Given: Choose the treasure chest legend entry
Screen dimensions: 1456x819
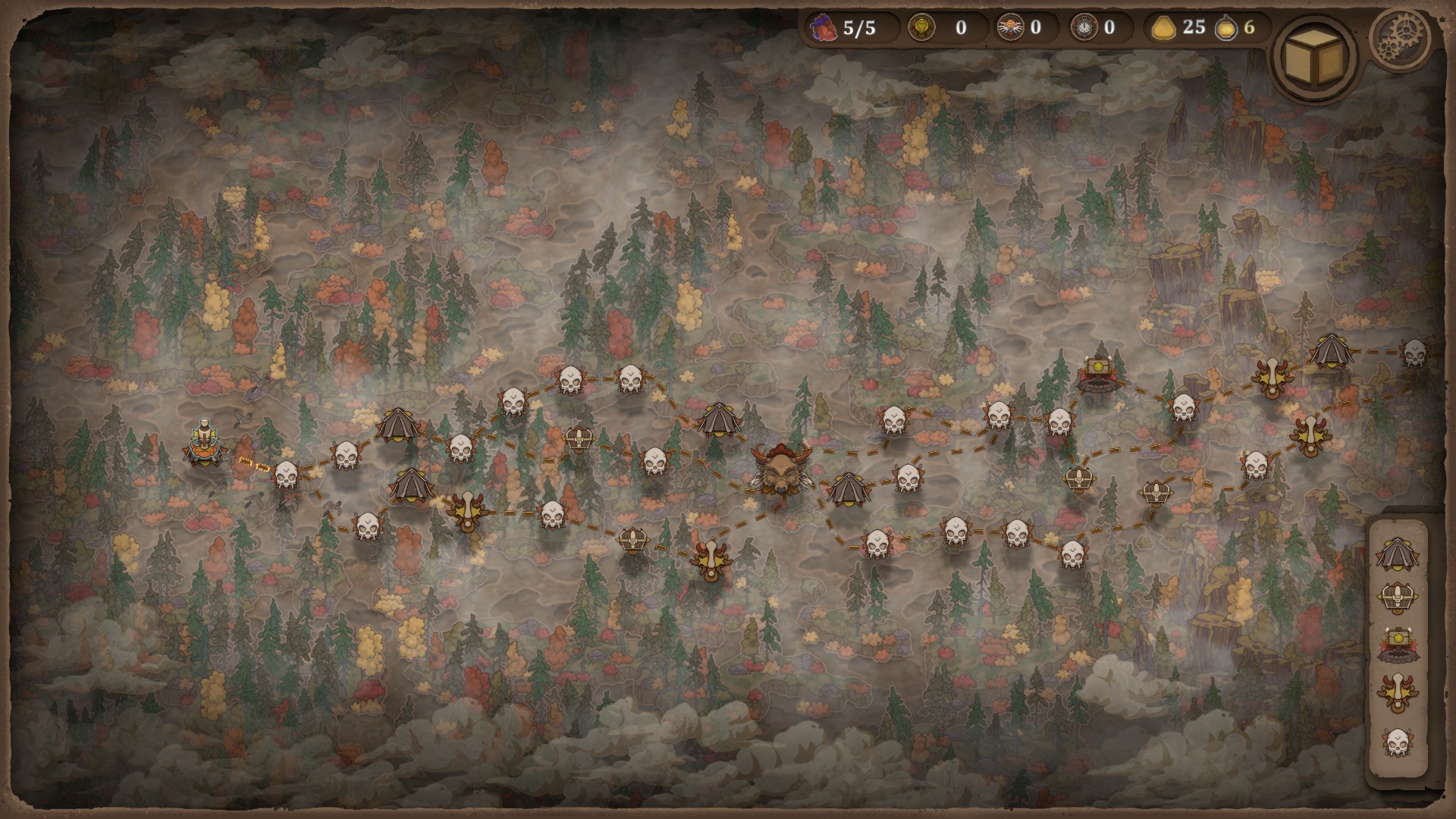Looking at the screenshot, I should pos(1397,600).
